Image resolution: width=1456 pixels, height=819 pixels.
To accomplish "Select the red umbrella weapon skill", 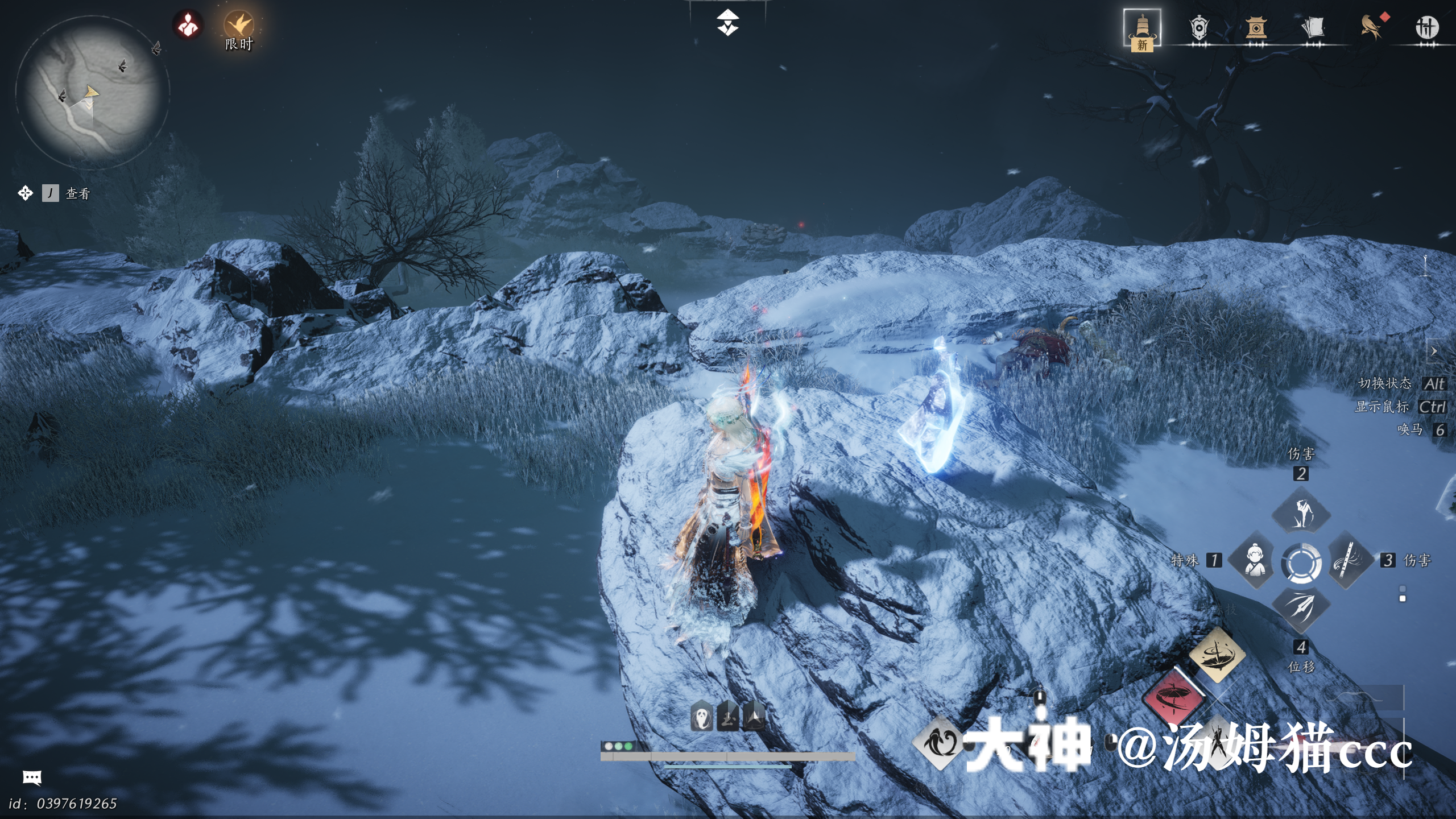I will tap(1173, 697).
